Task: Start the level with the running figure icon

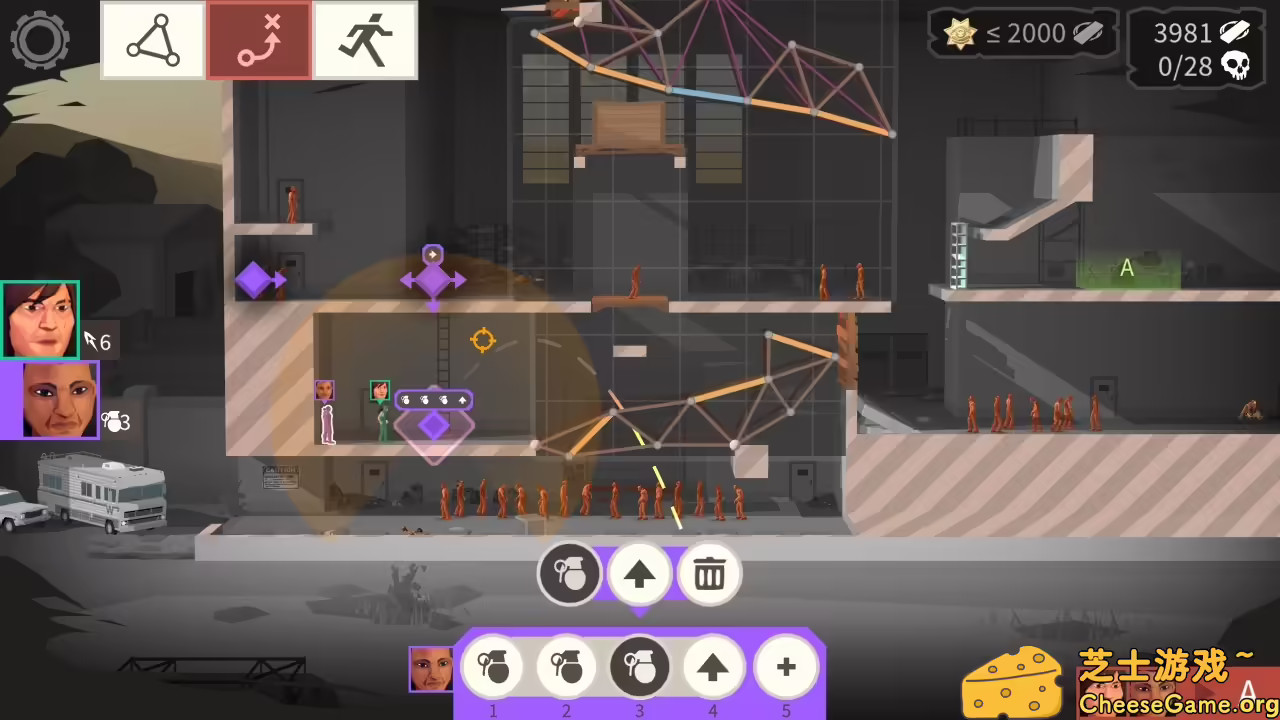Action: tap(366, 40)
